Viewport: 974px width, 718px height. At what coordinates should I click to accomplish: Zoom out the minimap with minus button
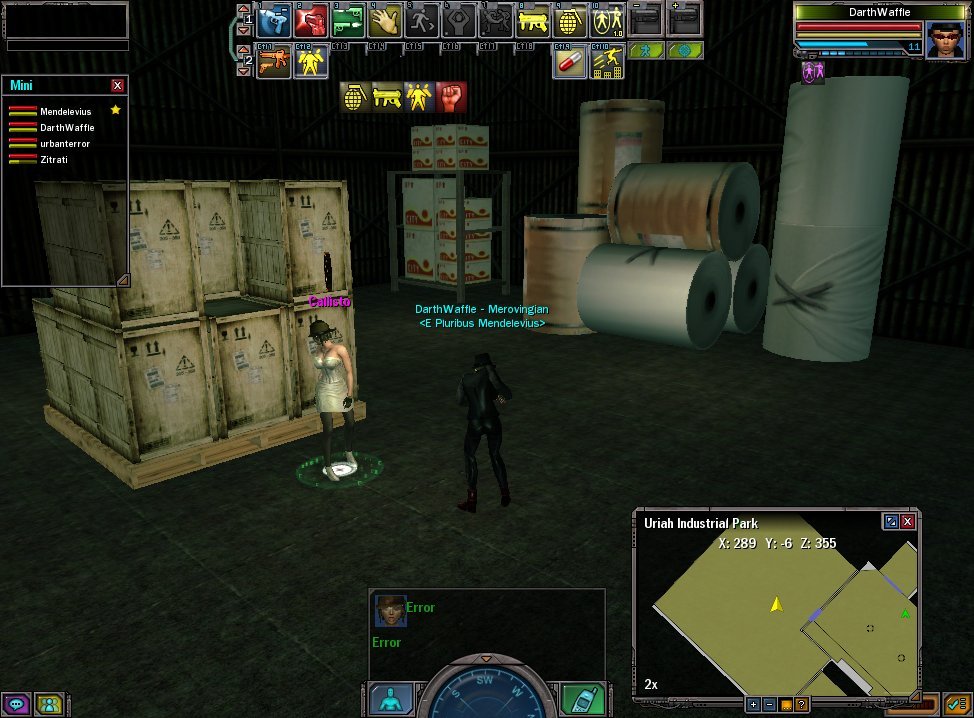[x=770, y=705]
